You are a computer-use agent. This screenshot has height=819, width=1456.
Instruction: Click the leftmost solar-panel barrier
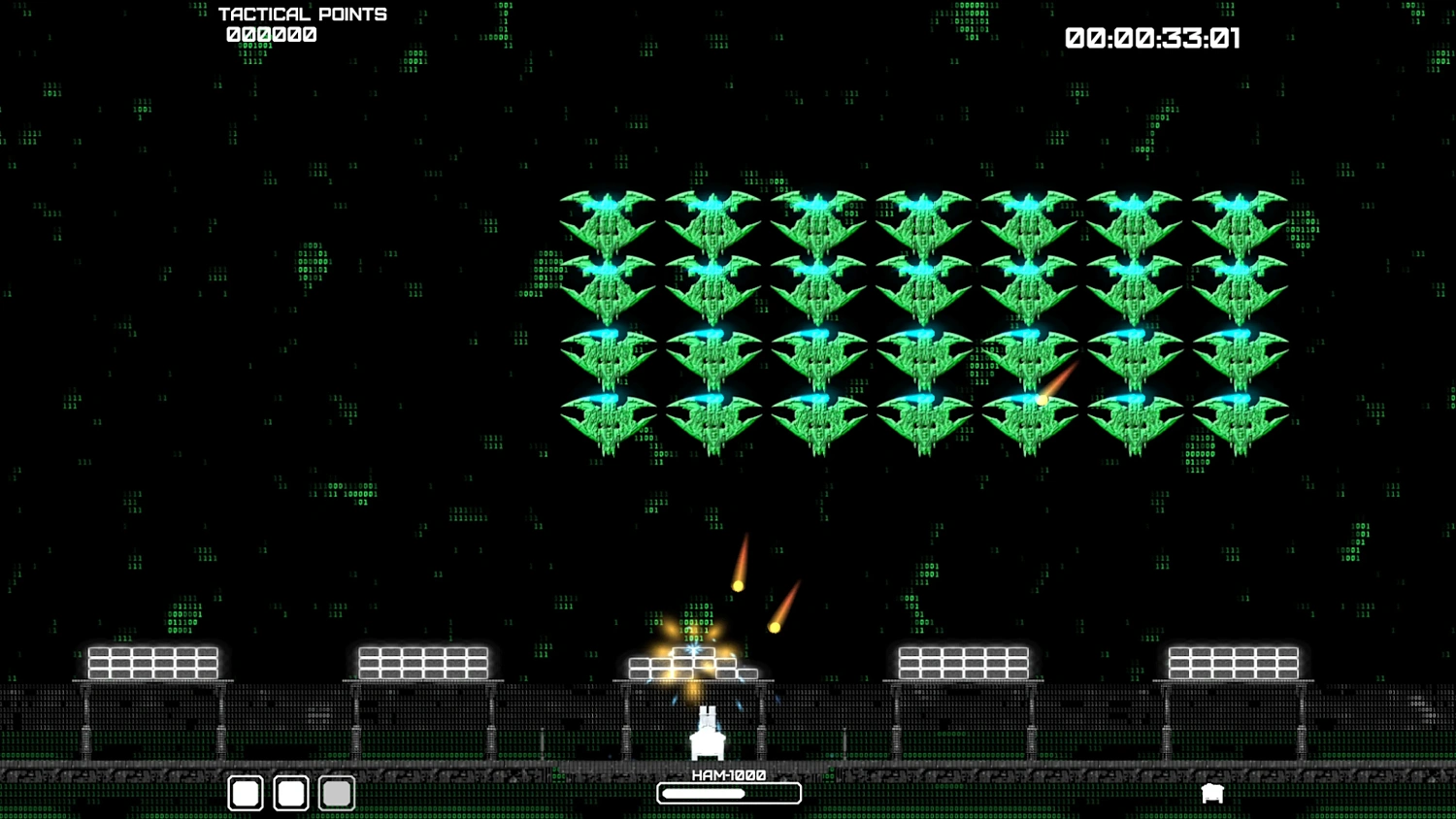pyautogui.click(x=152, y=662)
